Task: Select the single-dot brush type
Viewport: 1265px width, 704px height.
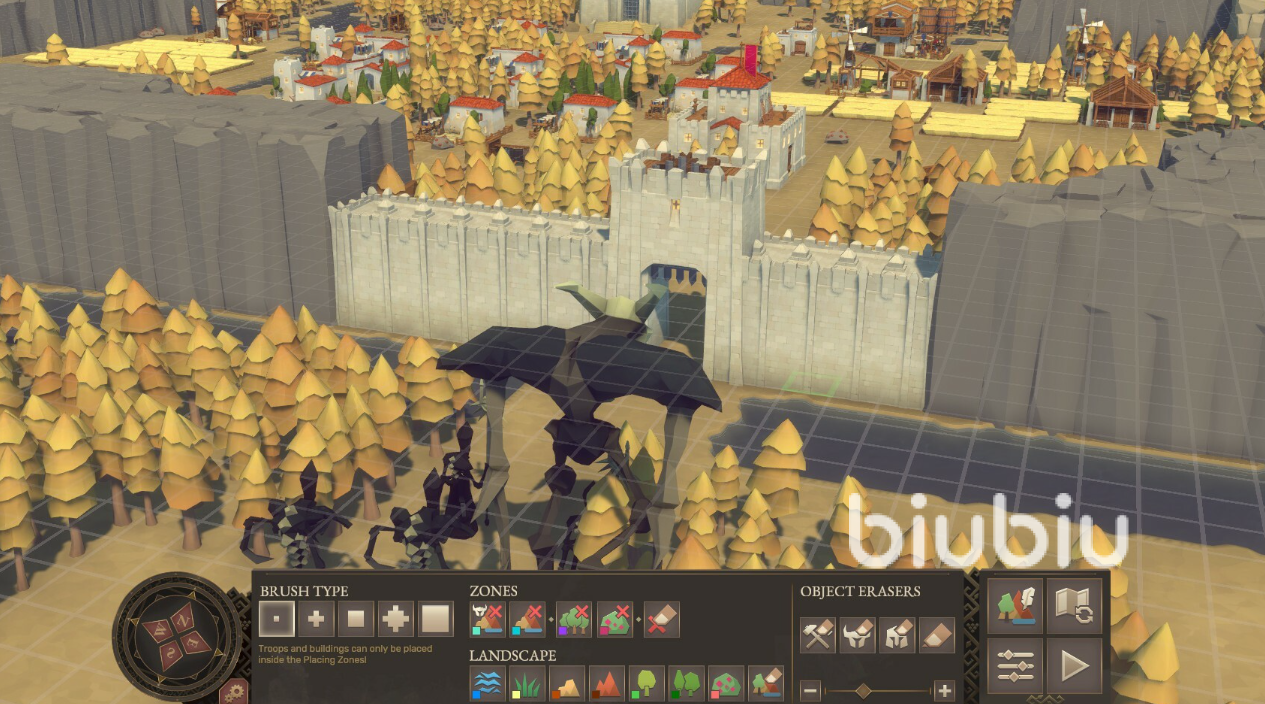Action: click(276, 620)
